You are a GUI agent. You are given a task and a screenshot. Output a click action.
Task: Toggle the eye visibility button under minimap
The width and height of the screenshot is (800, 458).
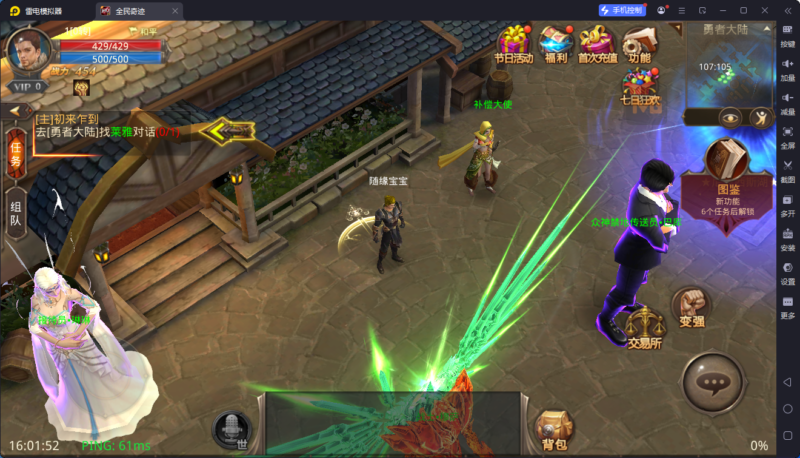point(730,116)
